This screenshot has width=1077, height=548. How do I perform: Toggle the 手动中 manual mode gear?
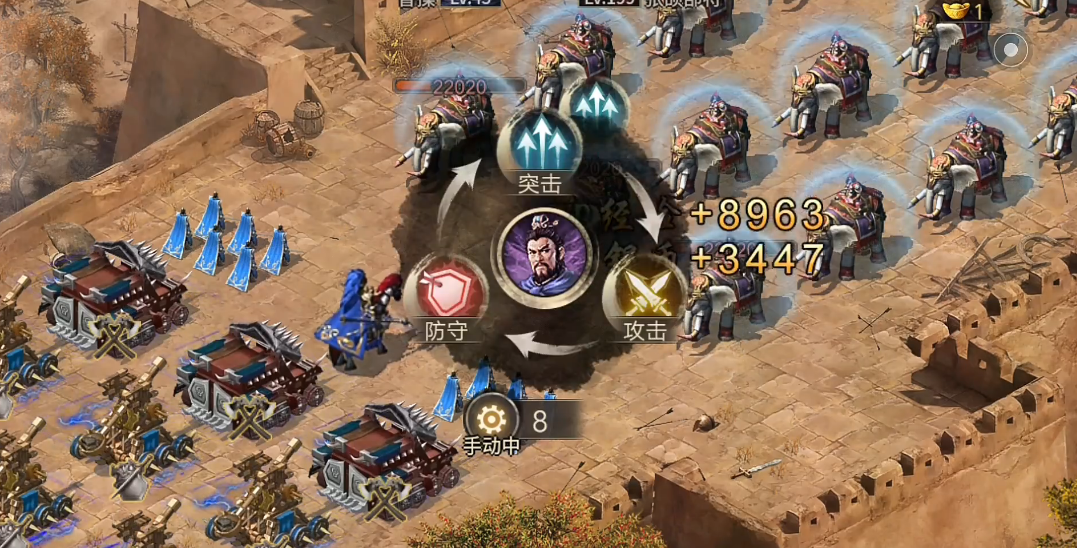pos(491,421)
